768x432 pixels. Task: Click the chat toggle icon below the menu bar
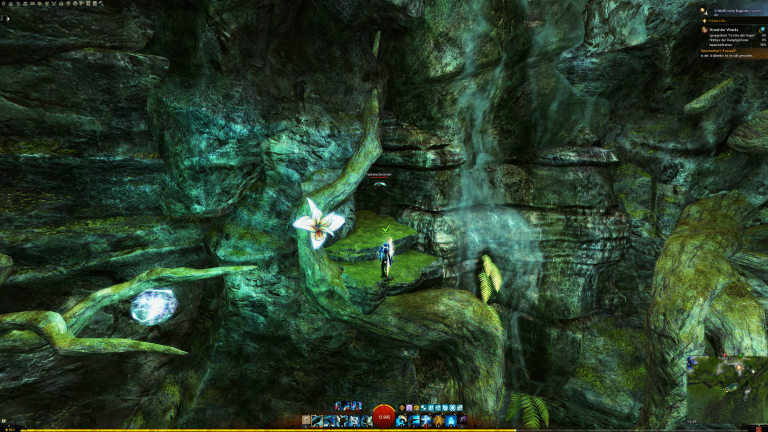4,17
